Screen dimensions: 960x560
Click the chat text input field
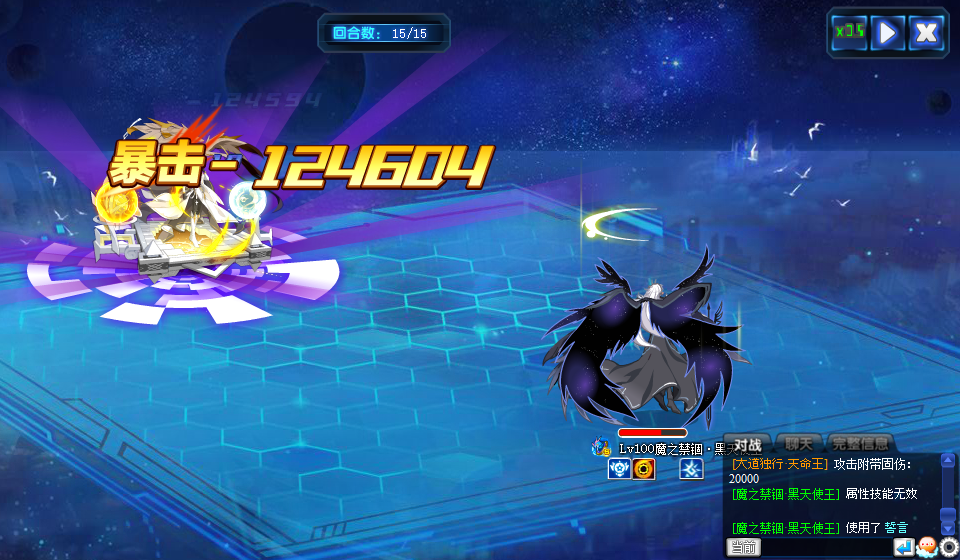(x=826, y=547)
